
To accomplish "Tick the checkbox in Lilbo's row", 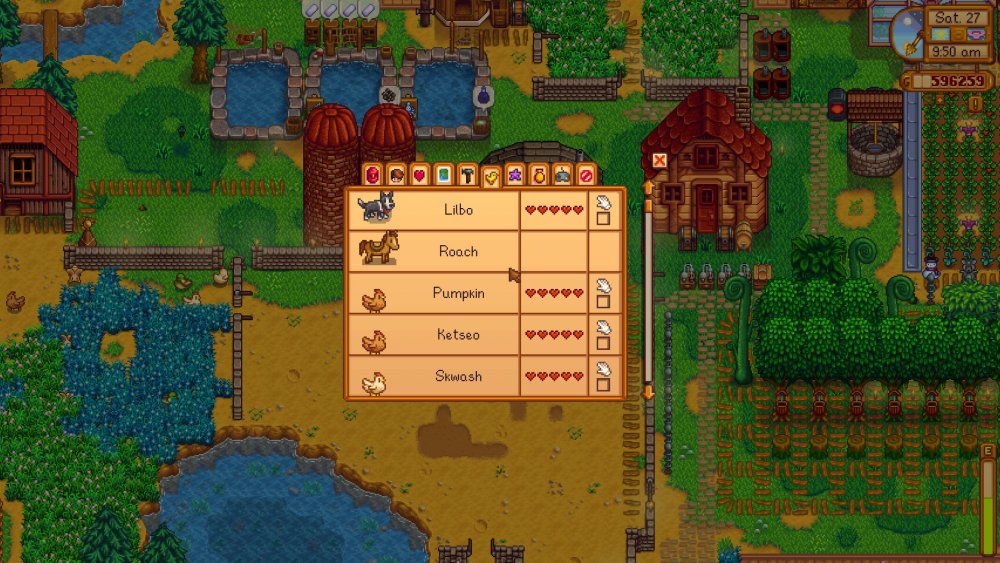I will (x=603, y=218).
